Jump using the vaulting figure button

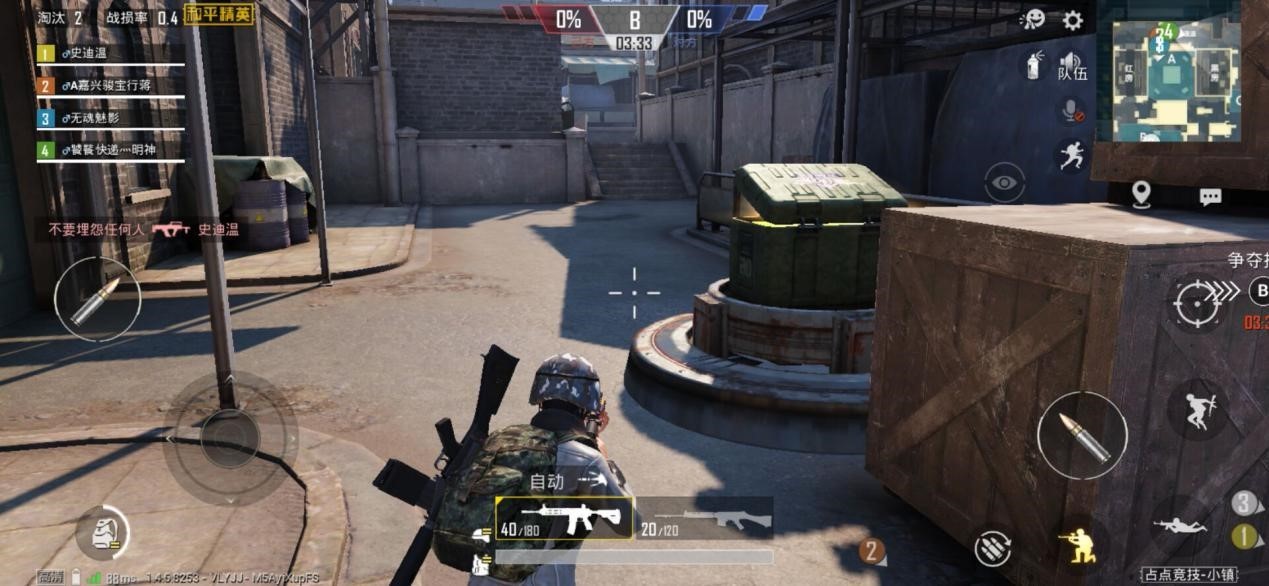(x=1197, y=410)
